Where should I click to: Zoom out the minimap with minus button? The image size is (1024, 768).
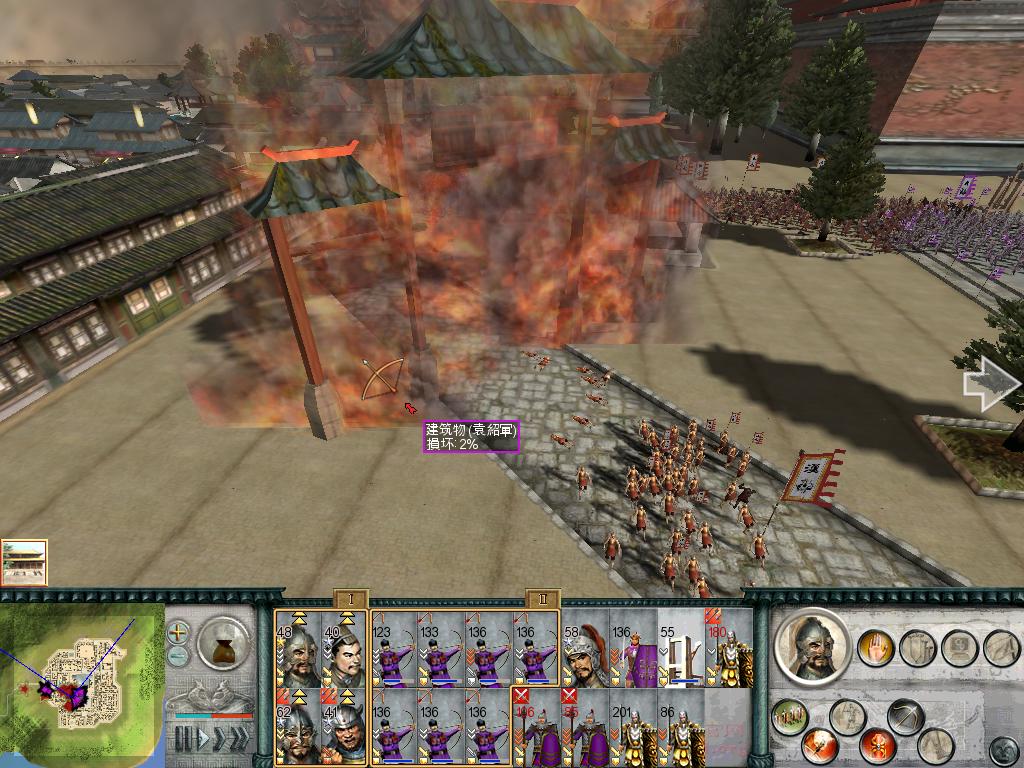pyautogui.click(x=178, y=655)
